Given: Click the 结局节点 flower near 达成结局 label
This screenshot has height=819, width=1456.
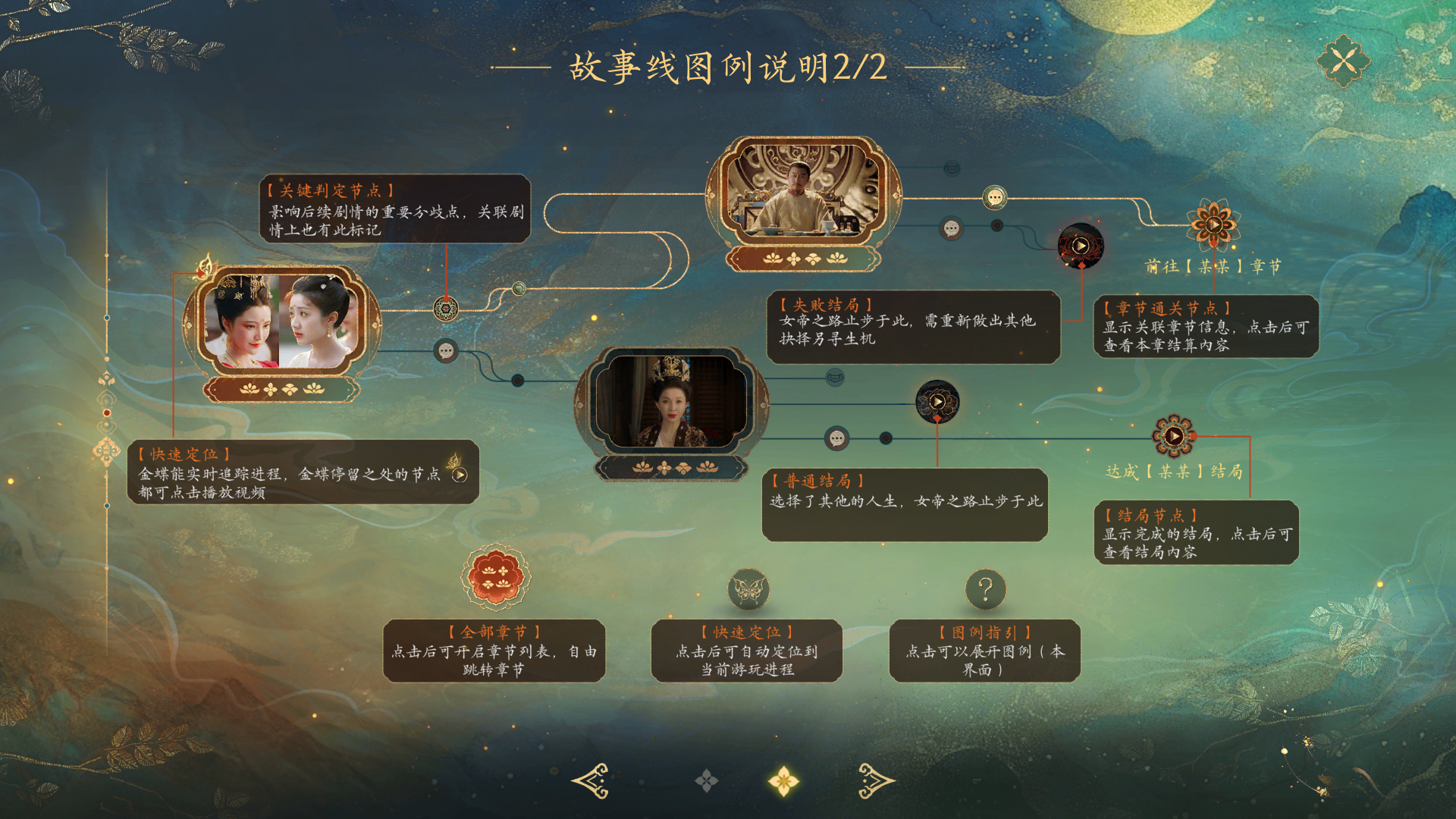Looking at the screenshot, I should click(1174, 436).
